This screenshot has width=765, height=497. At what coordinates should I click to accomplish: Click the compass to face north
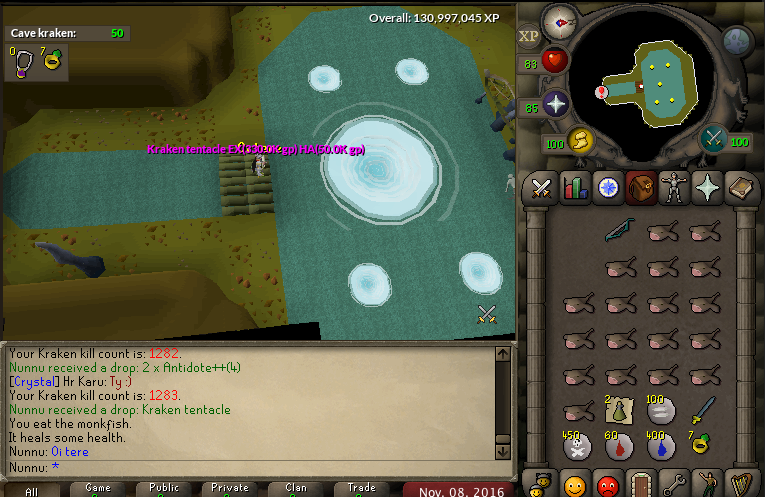(558, 21)
